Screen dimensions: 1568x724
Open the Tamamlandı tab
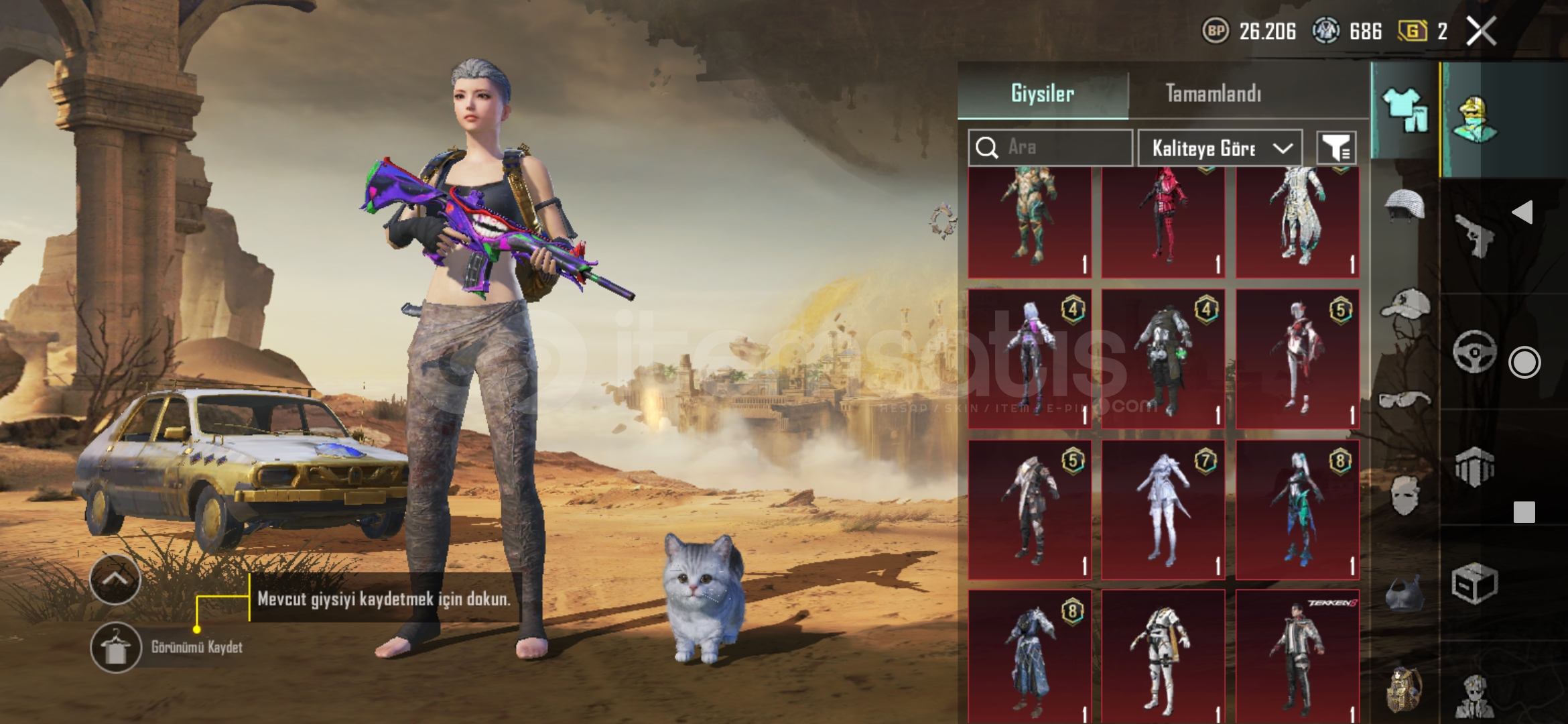coord(1213,93)
